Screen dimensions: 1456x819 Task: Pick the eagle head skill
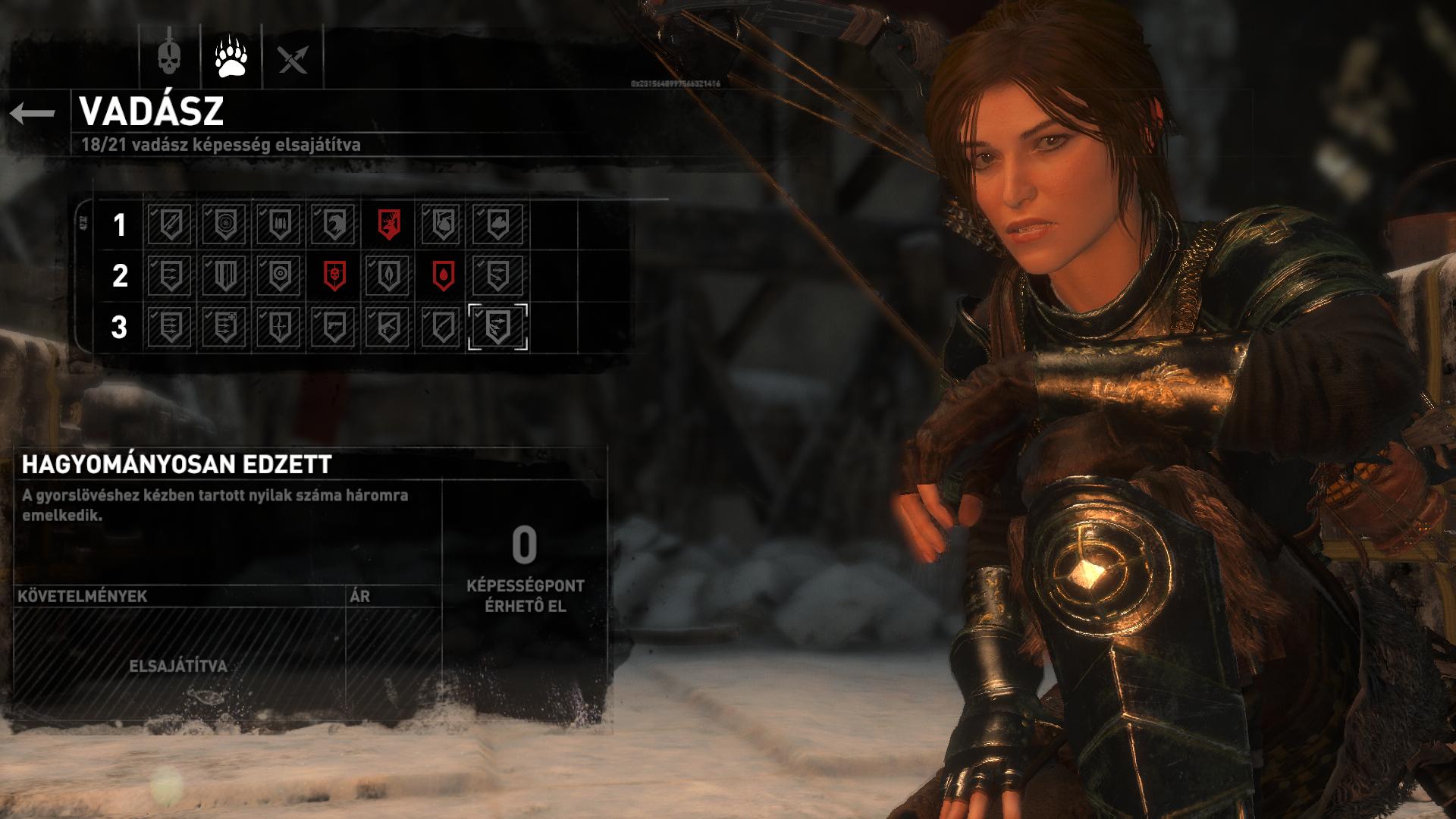pos(334,224)
